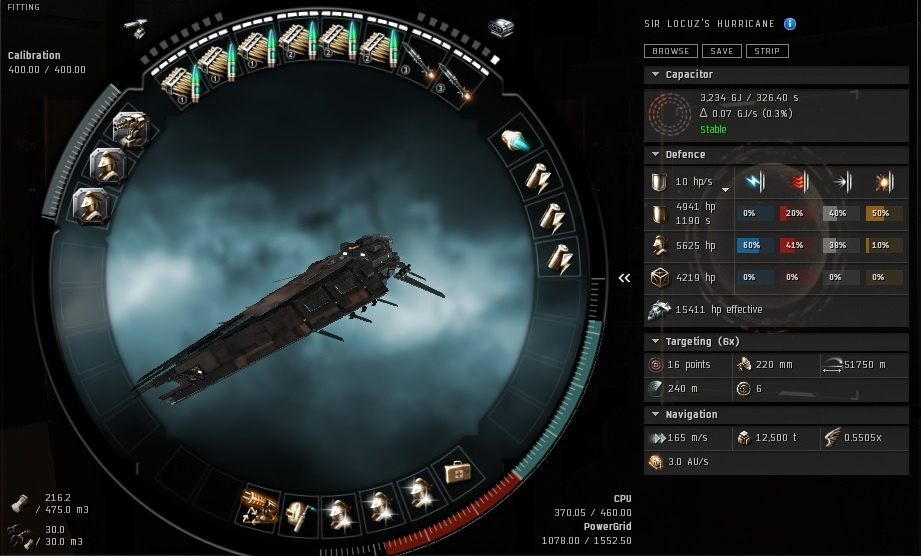Collapse the Capacitor section header
This screenshot has height=556, width=921.
[688, 75]
